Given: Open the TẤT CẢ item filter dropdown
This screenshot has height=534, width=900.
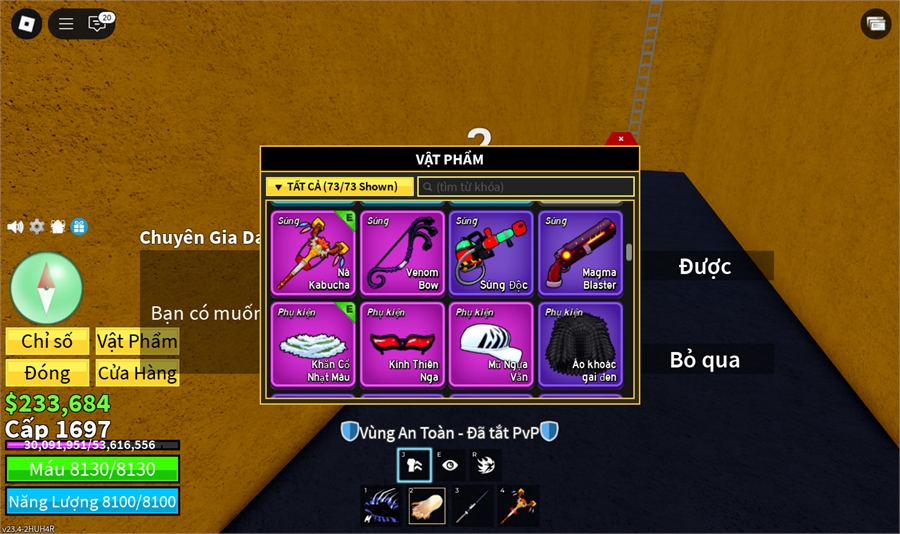Looking at the screenshot, I should [340, 187].
